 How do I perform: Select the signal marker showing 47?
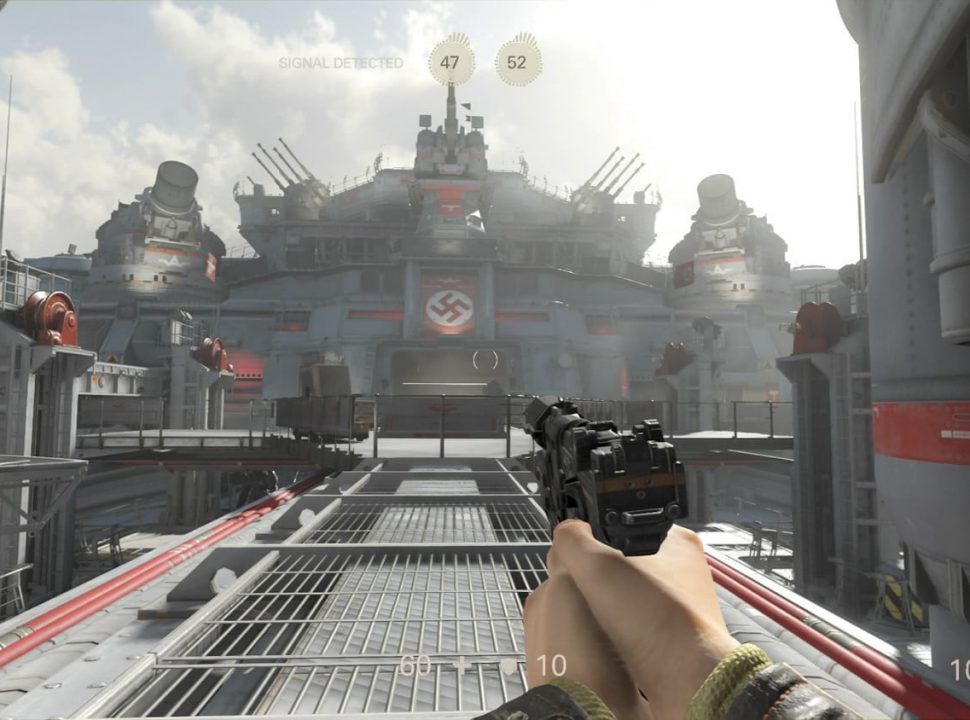[451, 62]
